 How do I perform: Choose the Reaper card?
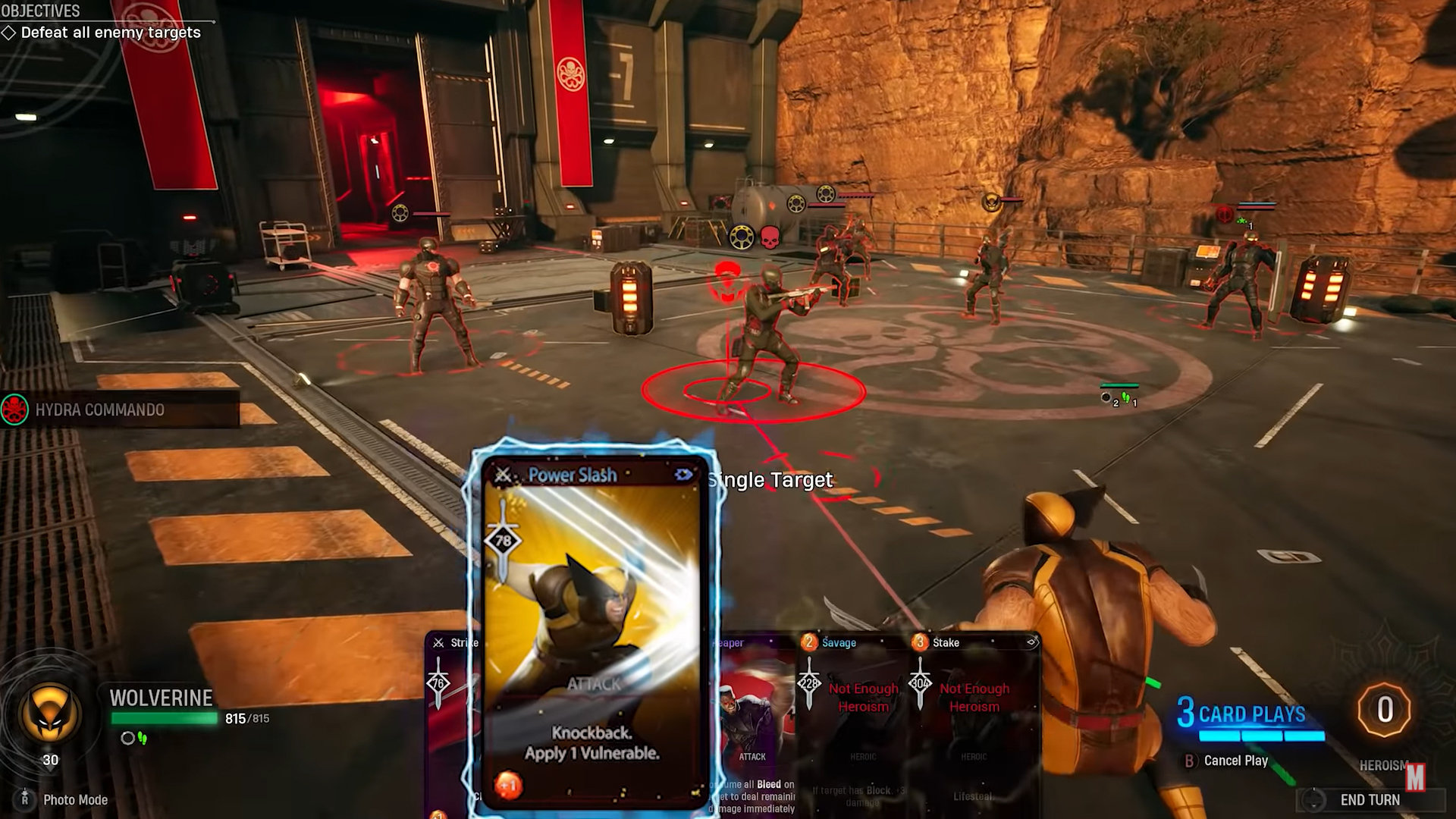tap(755, 720)
